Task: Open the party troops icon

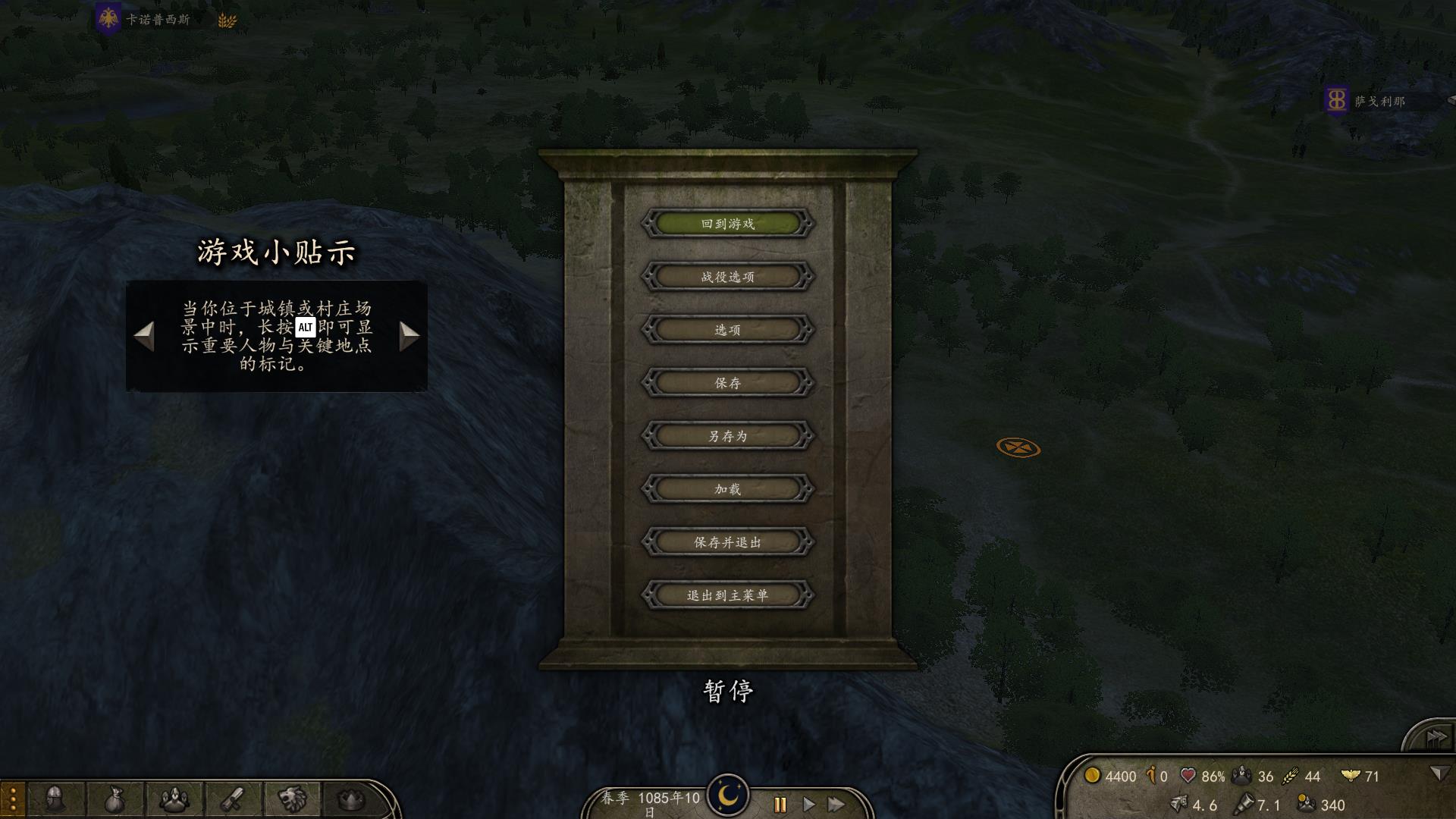Action: pyautogui.click(x=174, y=799)
